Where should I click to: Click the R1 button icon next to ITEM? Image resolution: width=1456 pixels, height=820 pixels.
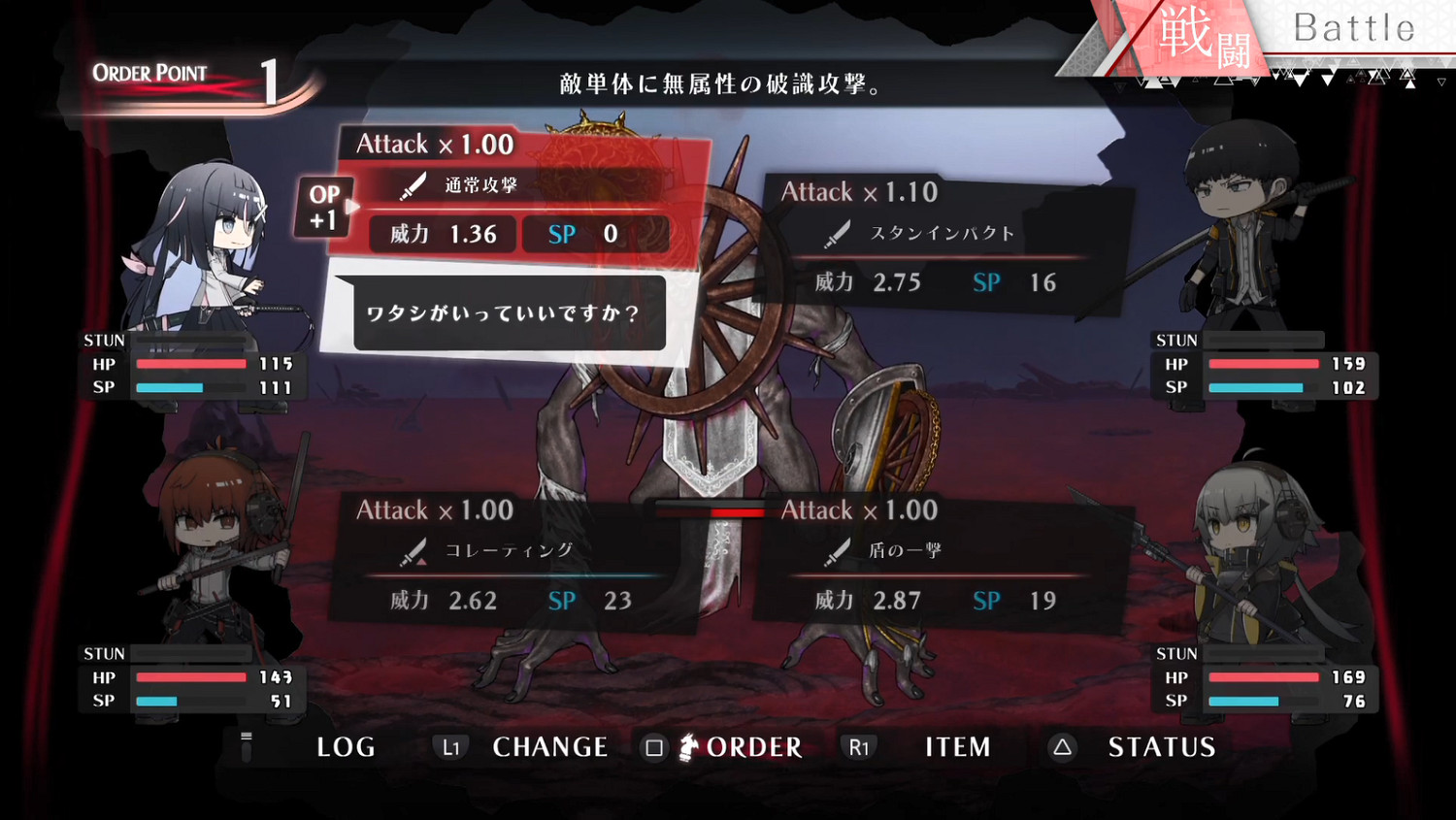tap(858, 747)
